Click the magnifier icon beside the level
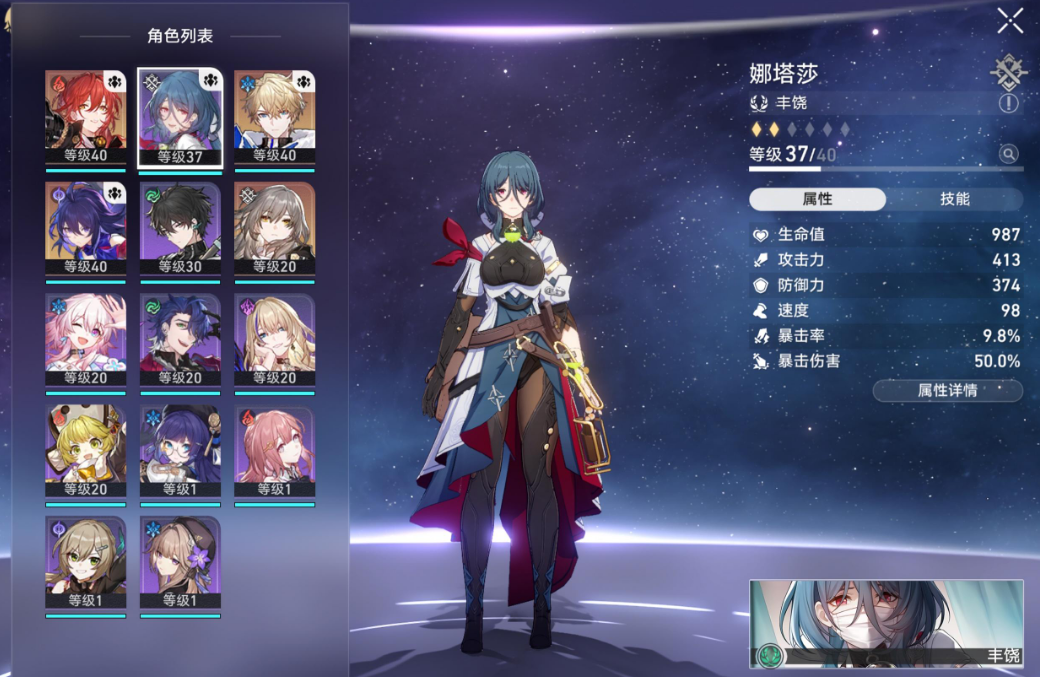 pyautogui.click(x=1008, y=154)
